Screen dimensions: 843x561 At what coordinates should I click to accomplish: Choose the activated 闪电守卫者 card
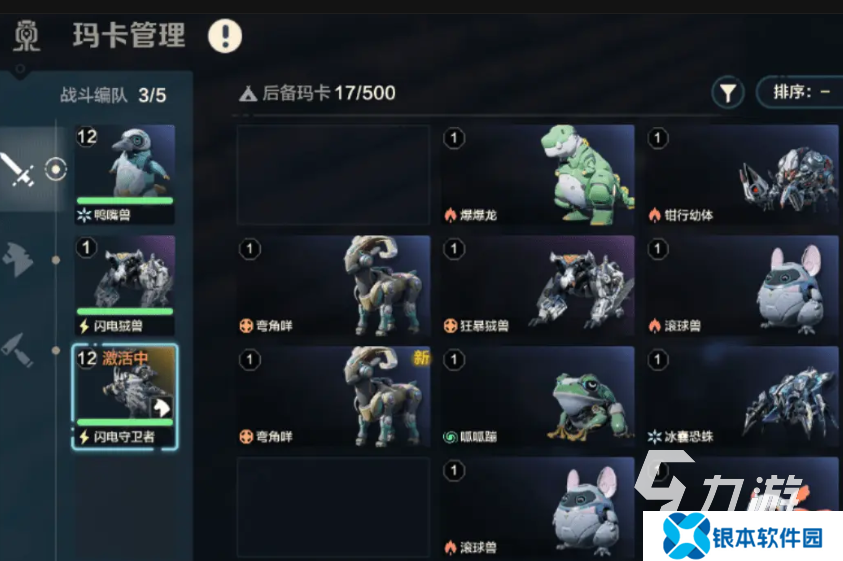point(124,396)
